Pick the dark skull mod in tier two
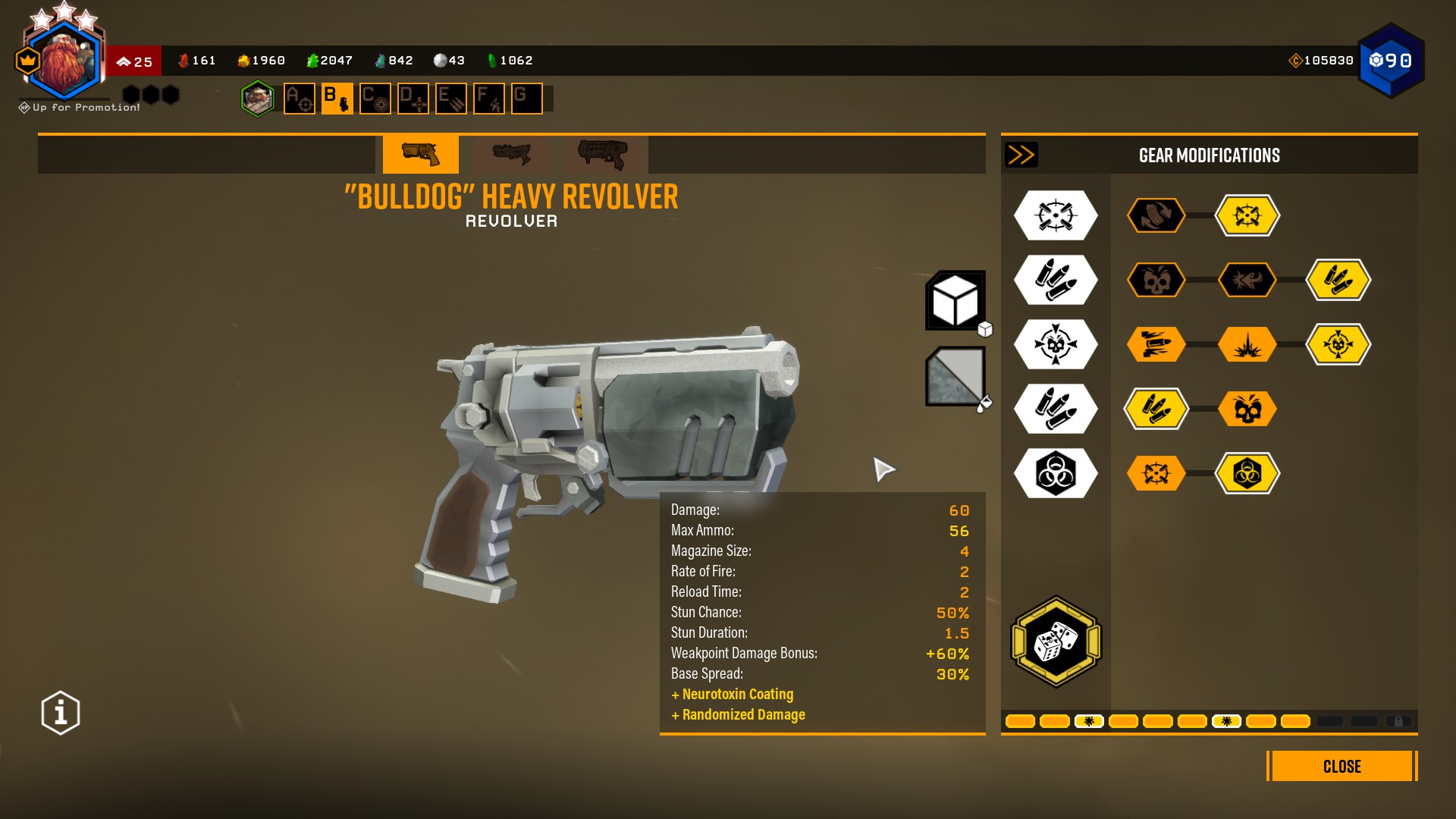Viewport: 1456px width, 819px height. coord(1156,280)
